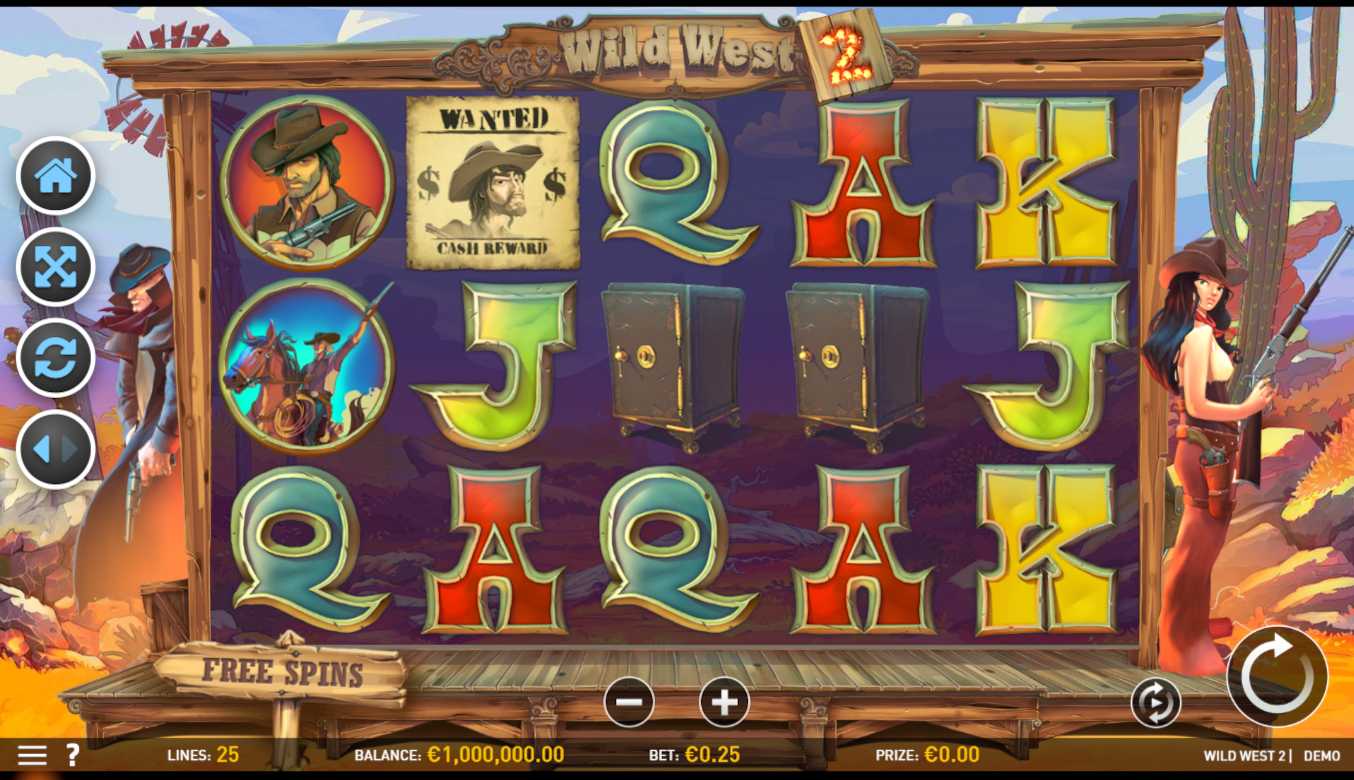Open the hamburger menu

(32, 755)
